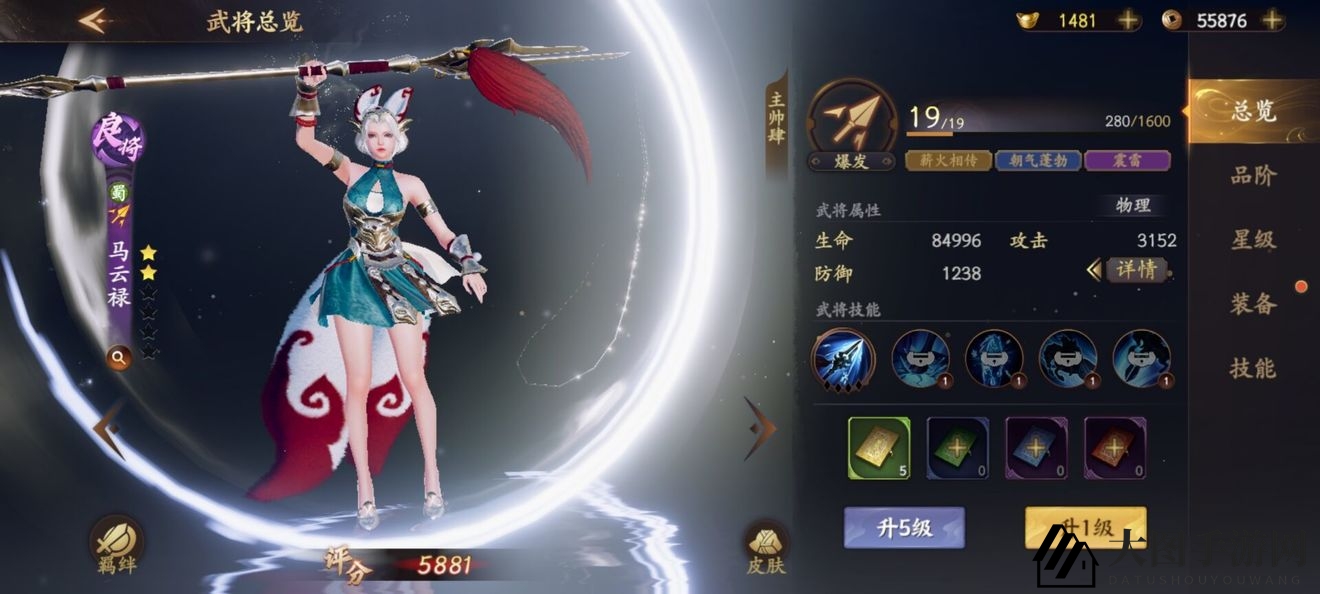The image size is (1320, 594).
Task: Add more copper coins with plus button
Action: (x=1272, y=20)
